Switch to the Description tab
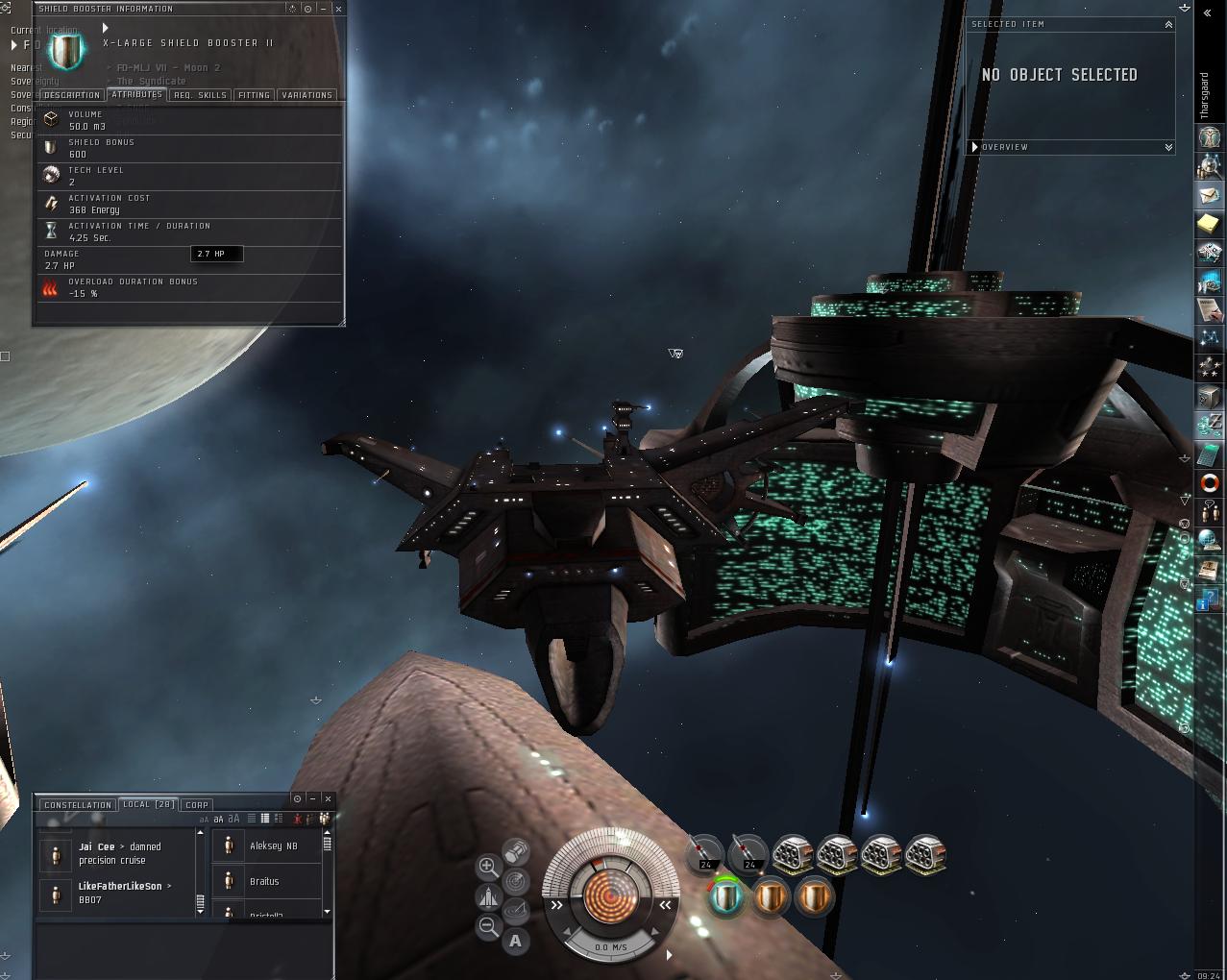Screen dimensions: 1227x980 pyautogui.click(x=72, y=95)
